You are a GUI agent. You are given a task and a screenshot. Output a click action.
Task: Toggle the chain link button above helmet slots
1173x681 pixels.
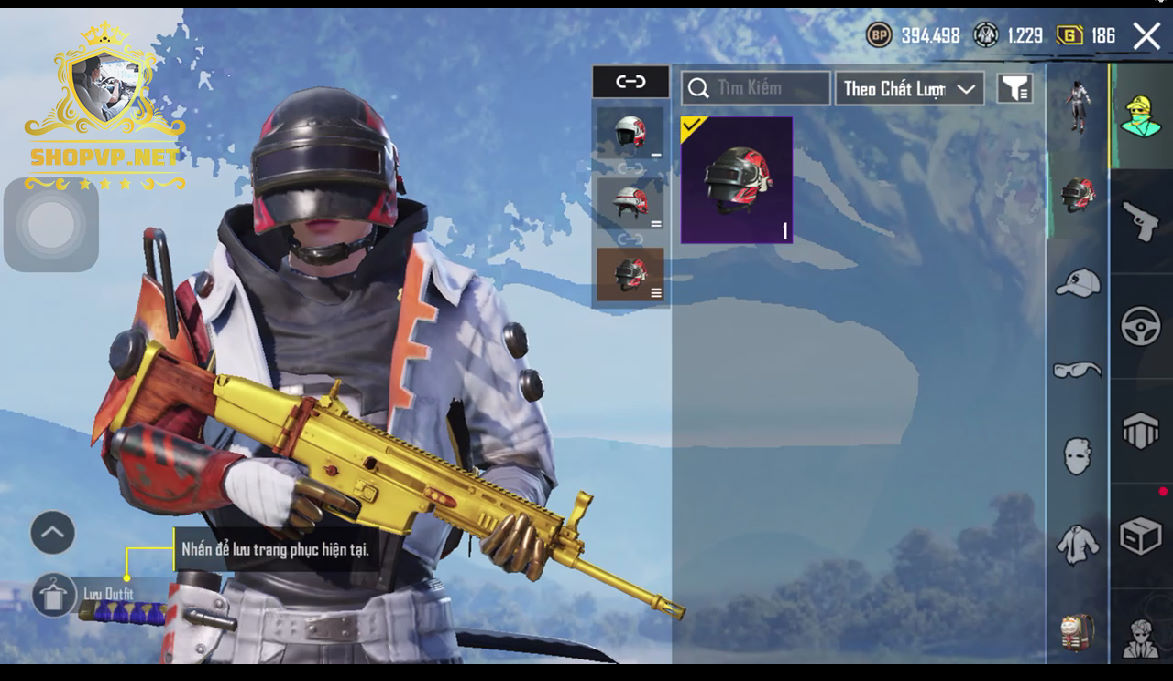[631, 82]
